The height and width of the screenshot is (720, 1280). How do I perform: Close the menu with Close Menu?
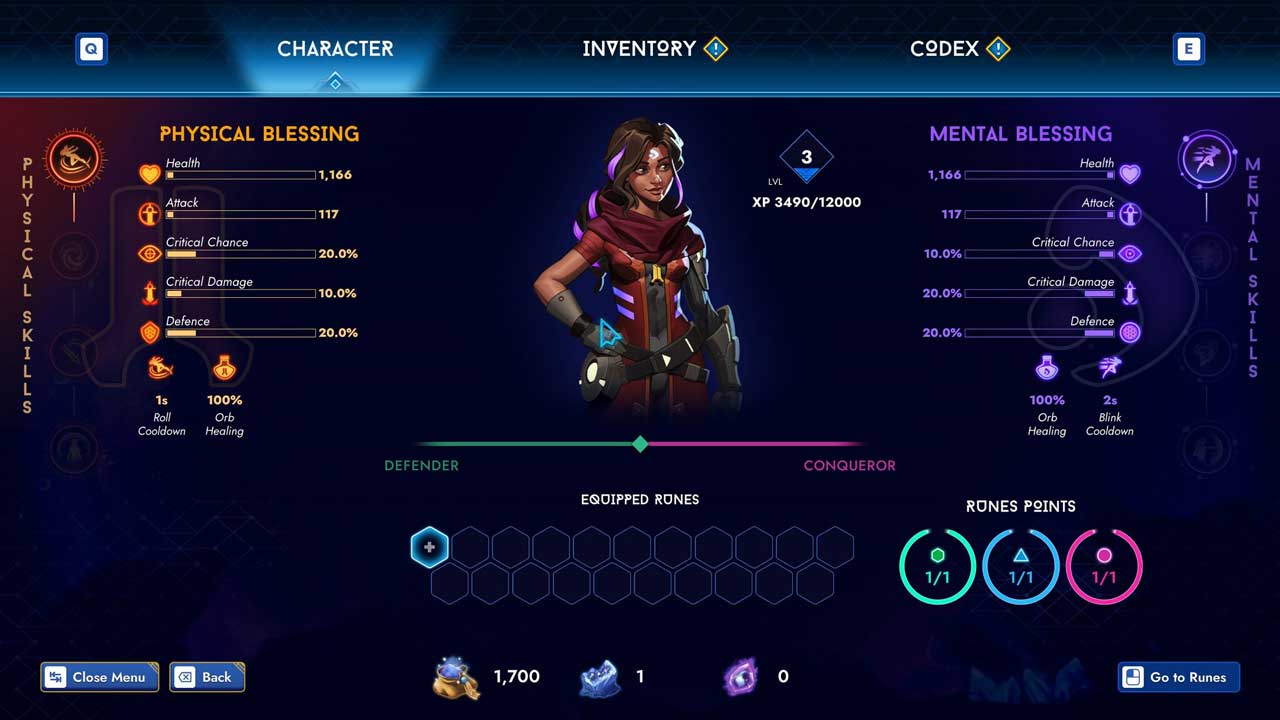tap(99, 677)
